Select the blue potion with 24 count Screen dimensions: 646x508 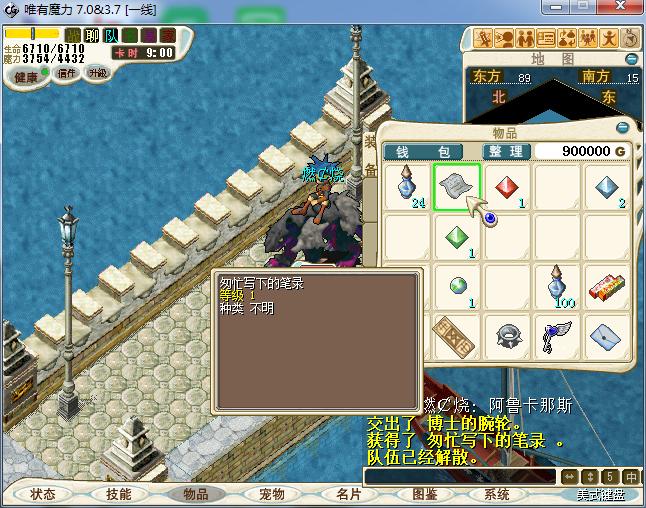[x=408, y=187]
